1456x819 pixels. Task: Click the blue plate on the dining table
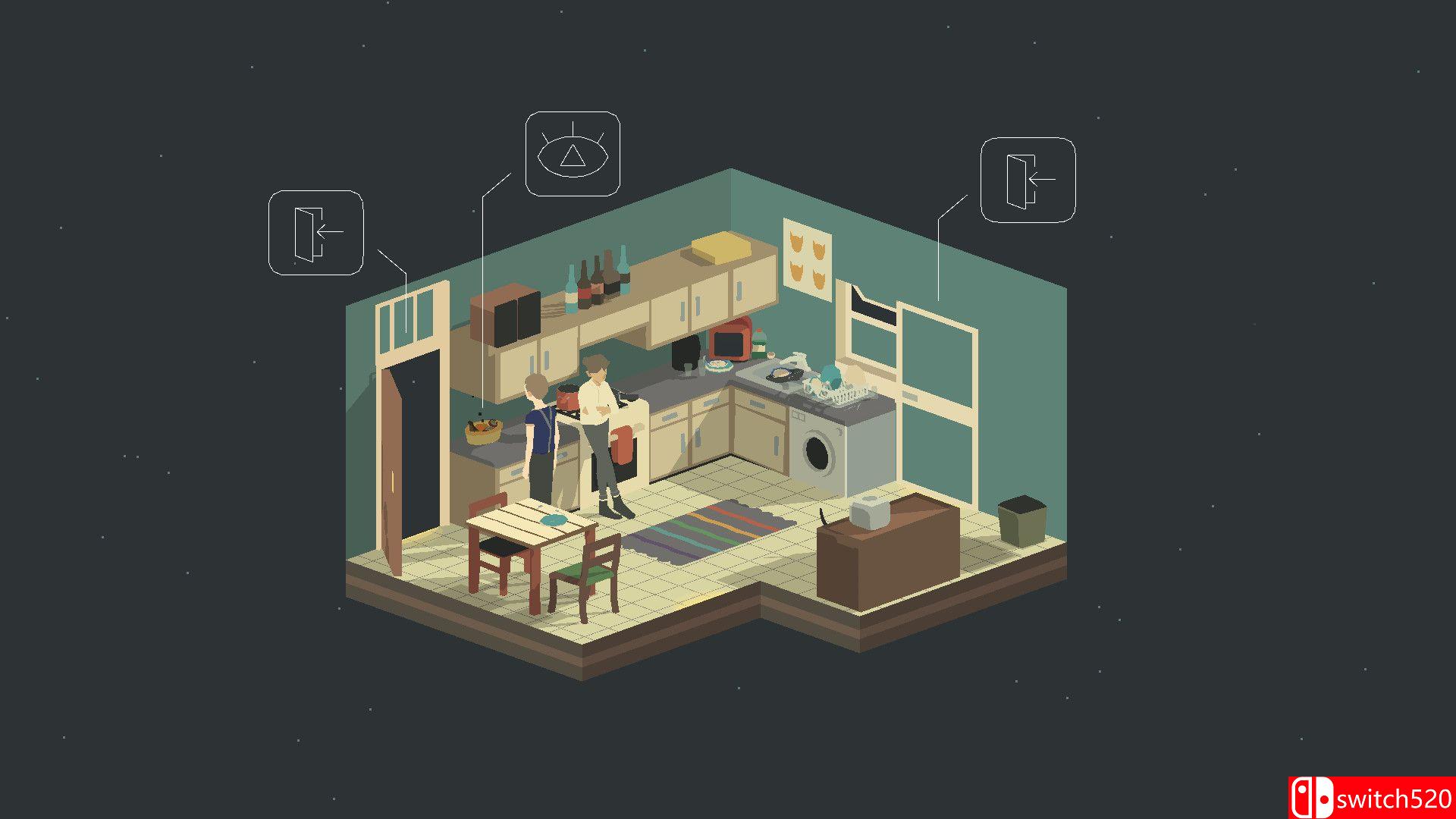[554, 520]
